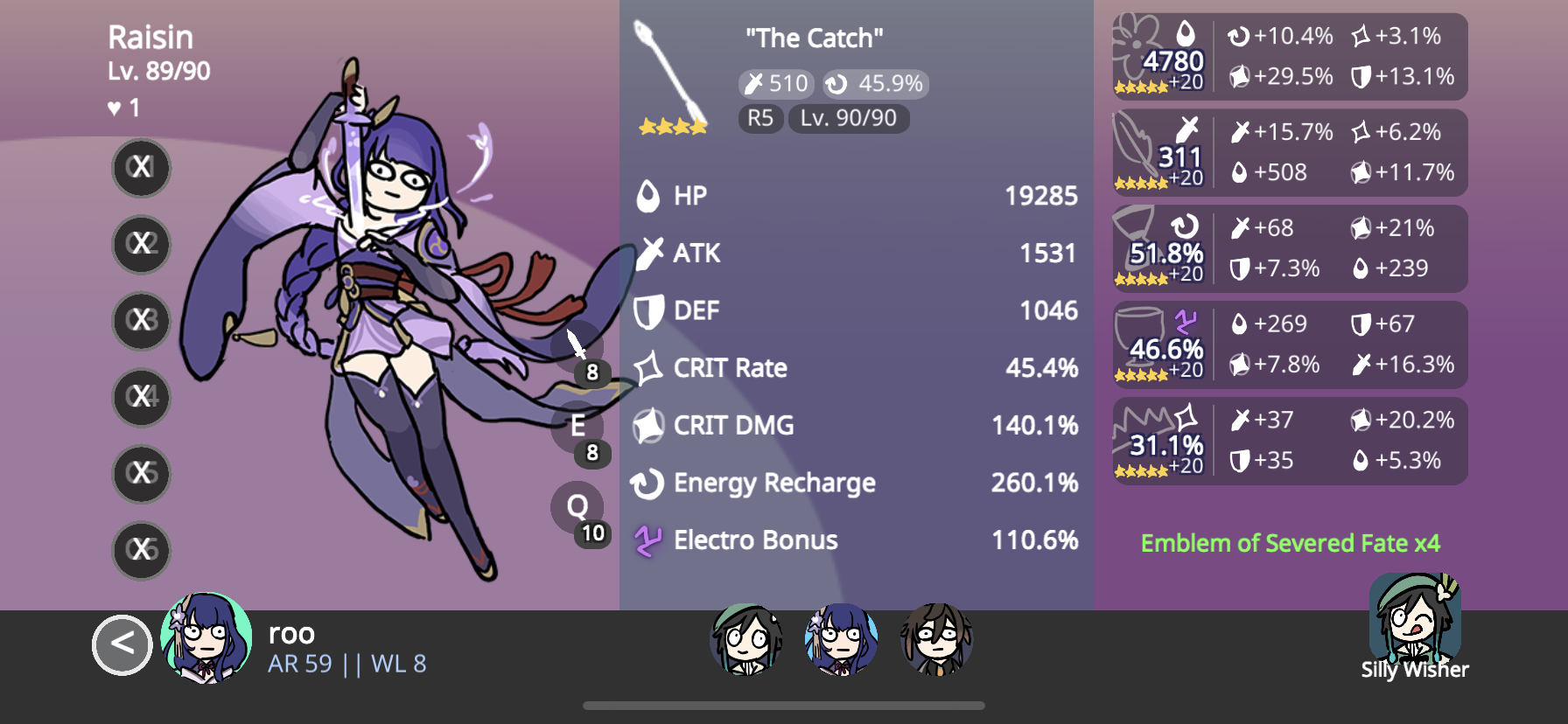Toggle the C3 constellation
The width and height of the screenshot is (1568, 724).
pos(140,320)
